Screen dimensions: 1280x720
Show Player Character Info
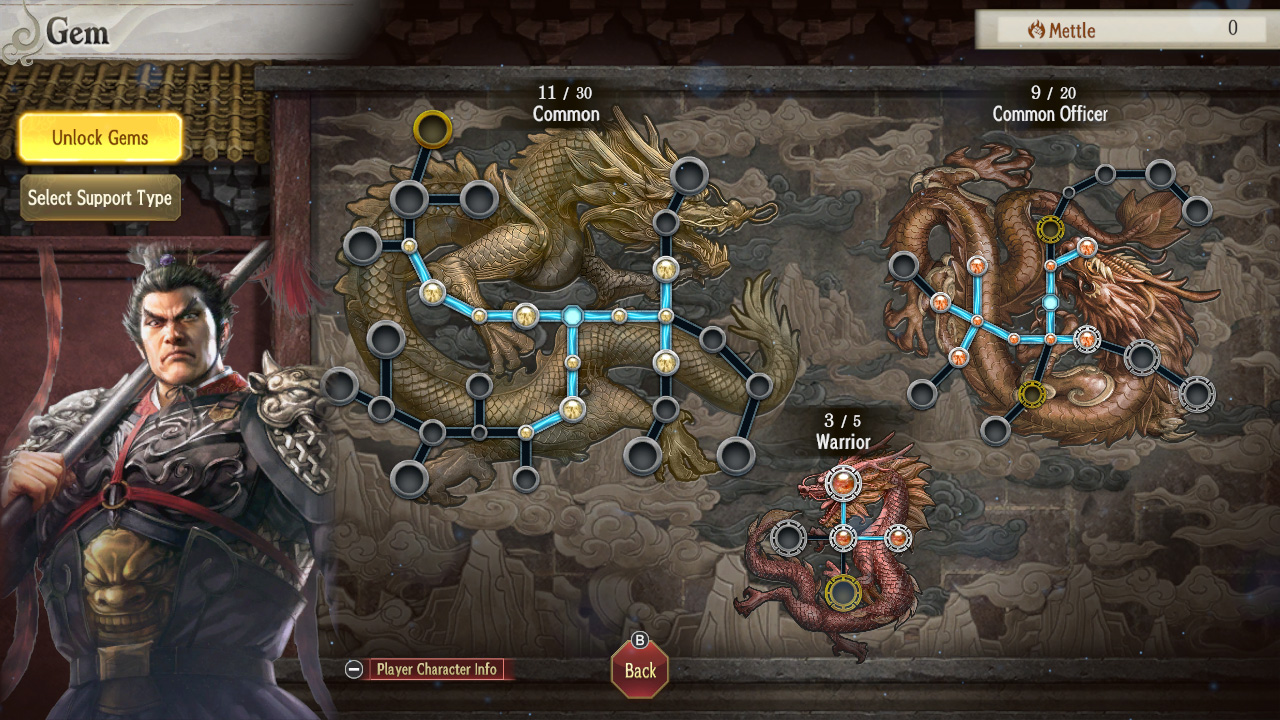(436, 670)
